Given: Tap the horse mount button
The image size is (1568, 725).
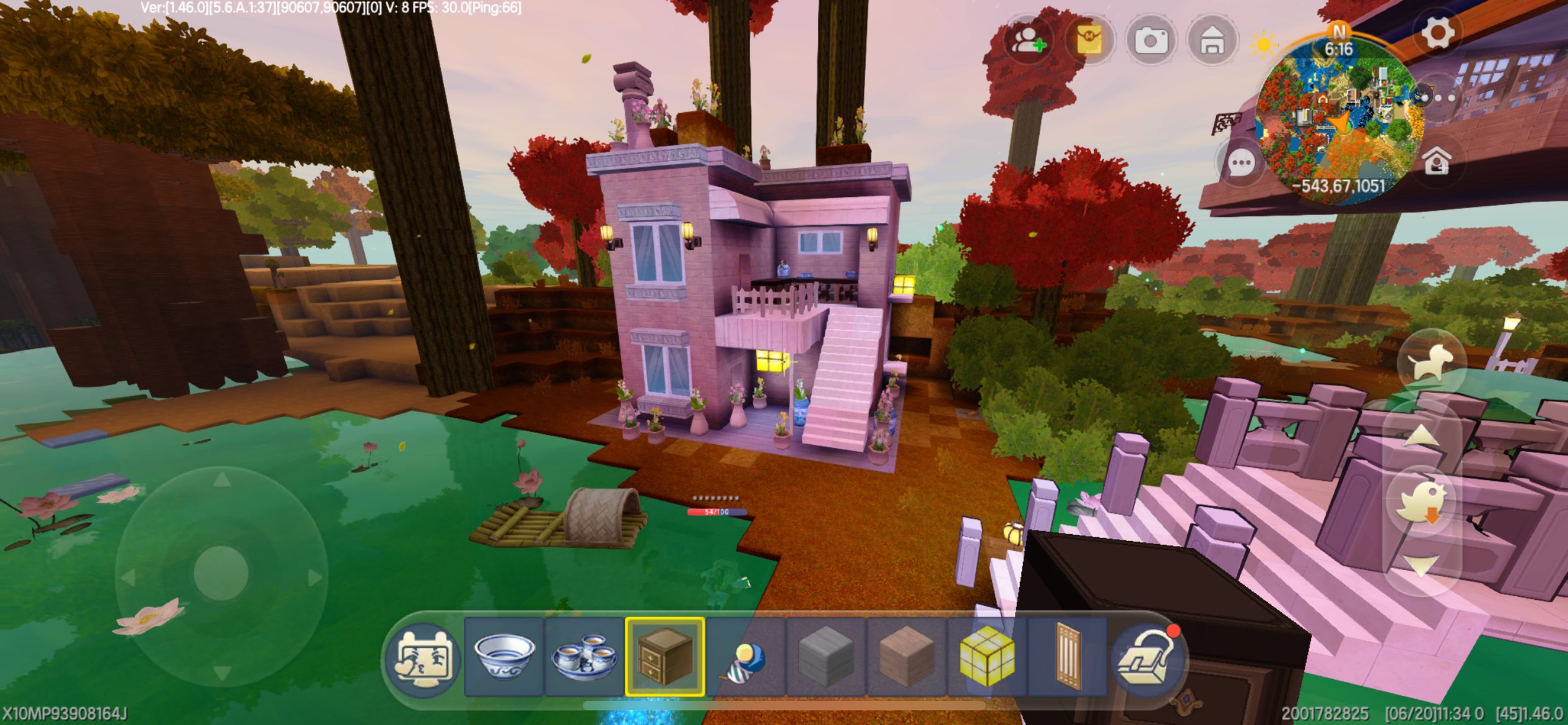Looking at the screenshot, I should [1430, 362].
